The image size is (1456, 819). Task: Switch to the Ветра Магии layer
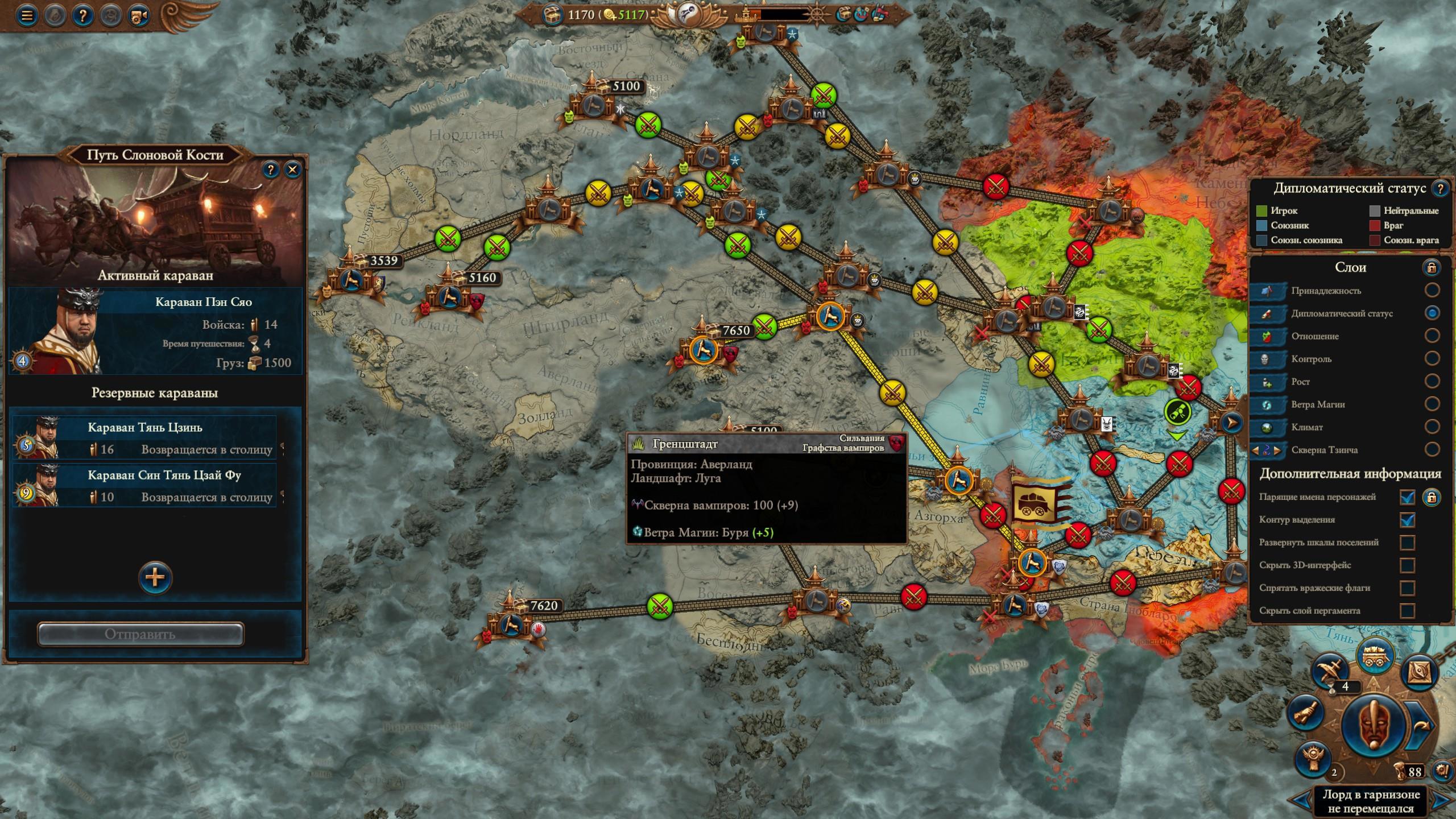(1432, 404)
